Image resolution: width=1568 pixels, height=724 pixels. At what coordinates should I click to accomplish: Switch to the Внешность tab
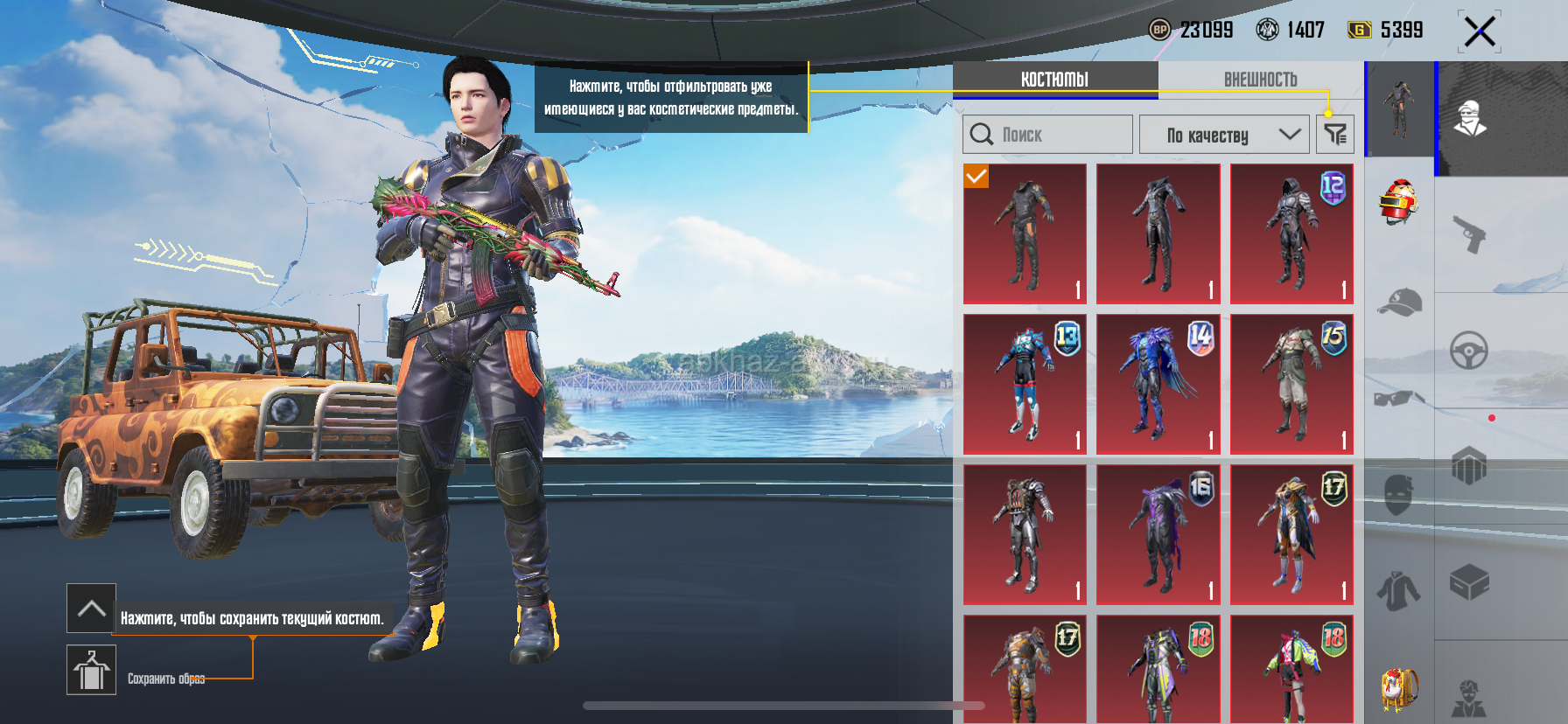(x=1260, y=80)
